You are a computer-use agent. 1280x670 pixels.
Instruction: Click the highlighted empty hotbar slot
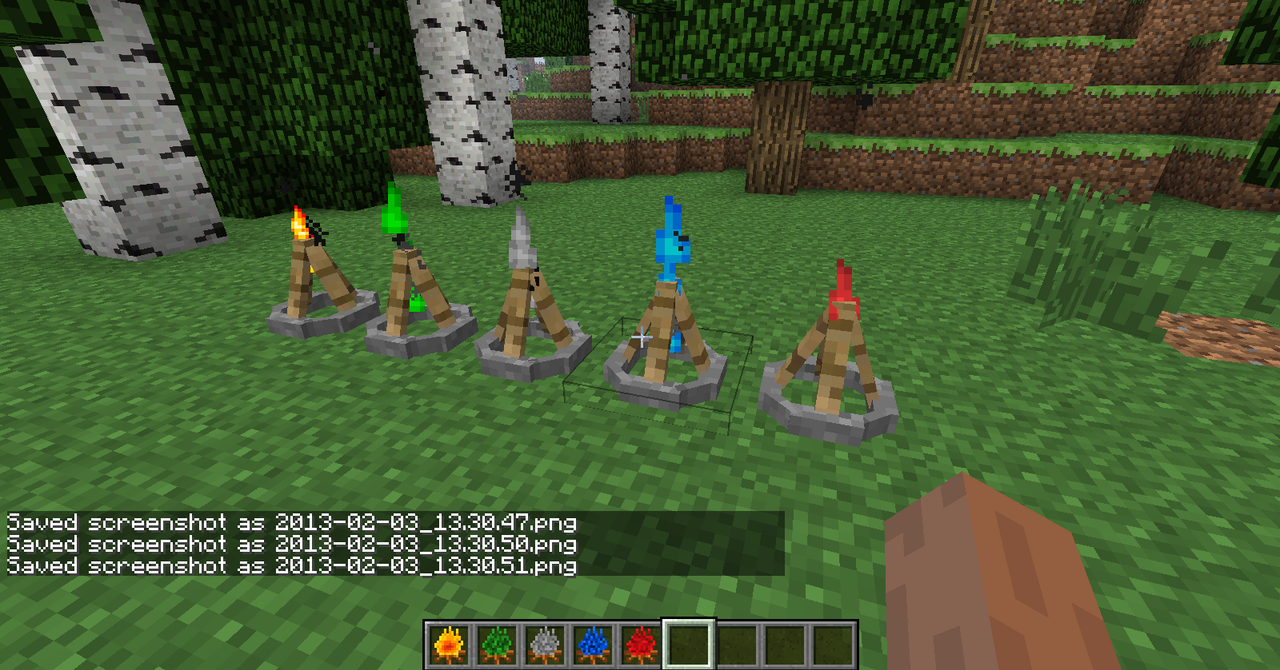(687, 645)
